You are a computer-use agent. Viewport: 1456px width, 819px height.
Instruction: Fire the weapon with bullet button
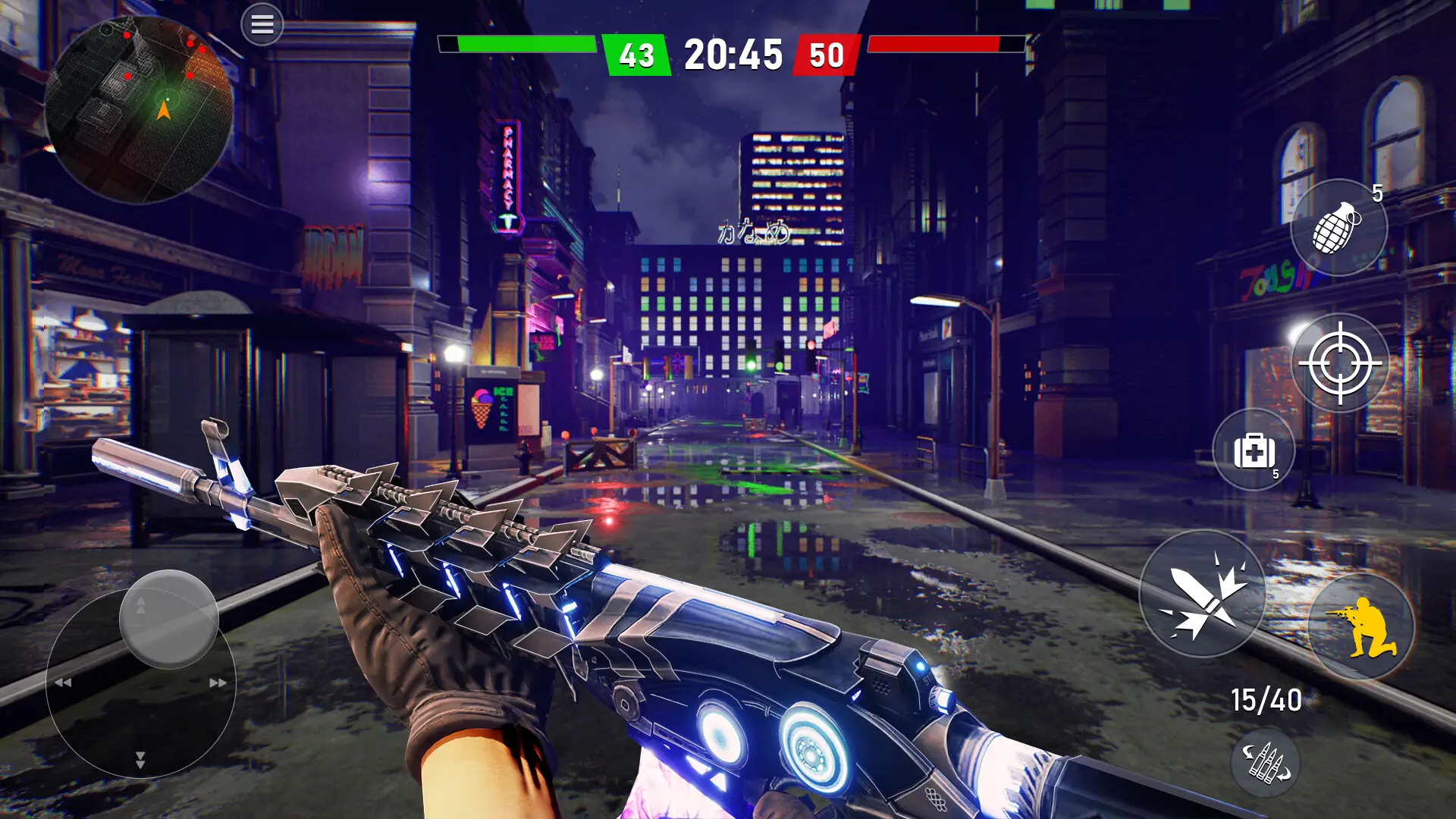[1203, 594]
